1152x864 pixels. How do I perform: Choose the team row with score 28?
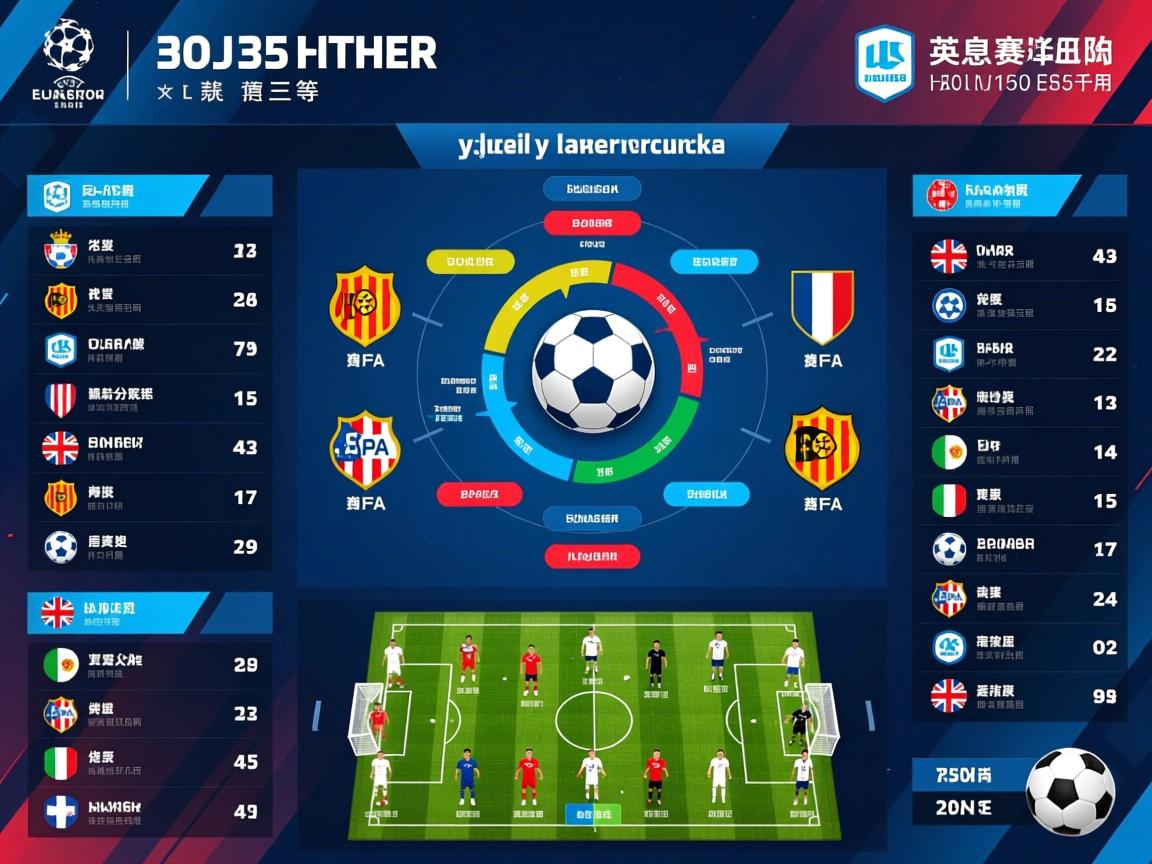click(150, 300)
